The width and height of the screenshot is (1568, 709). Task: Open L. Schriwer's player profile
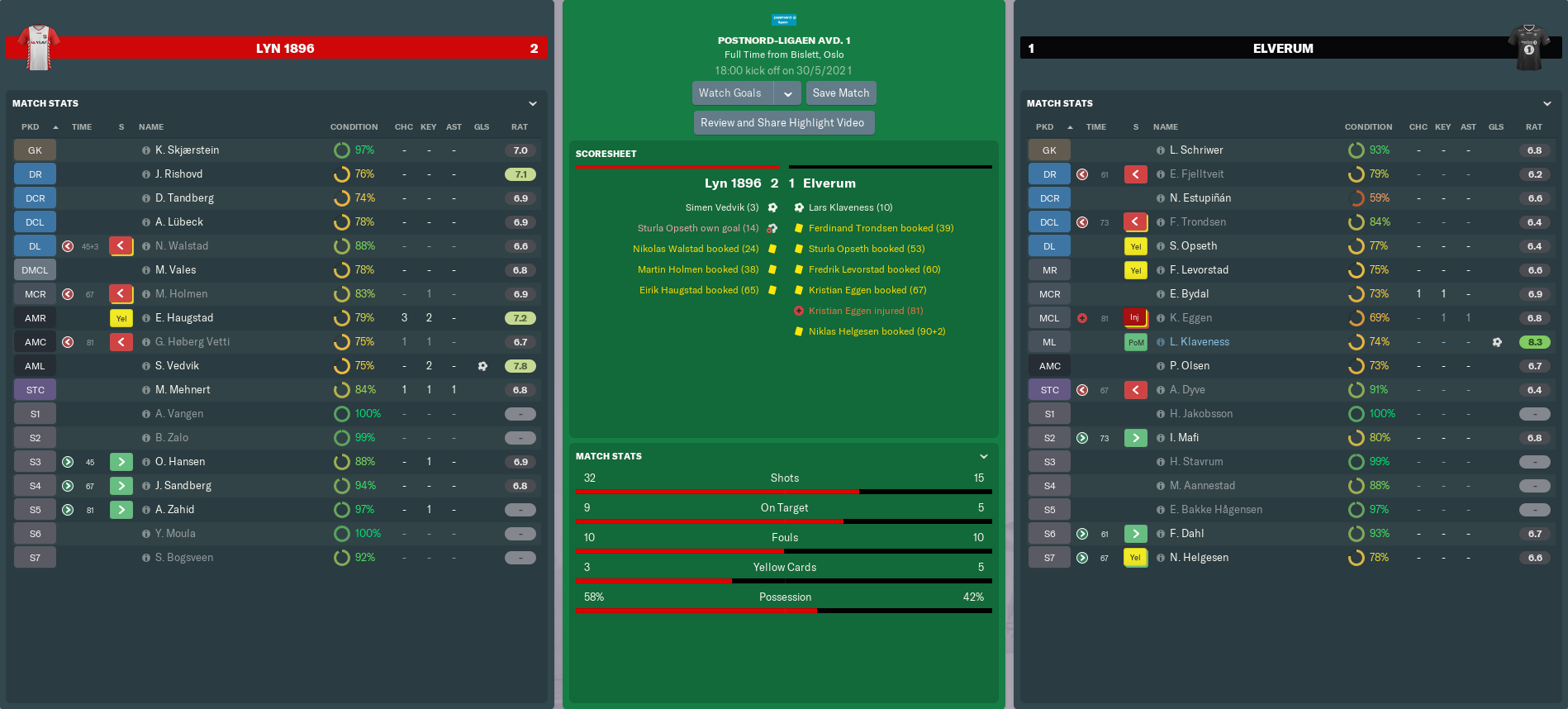(1196, 150)
